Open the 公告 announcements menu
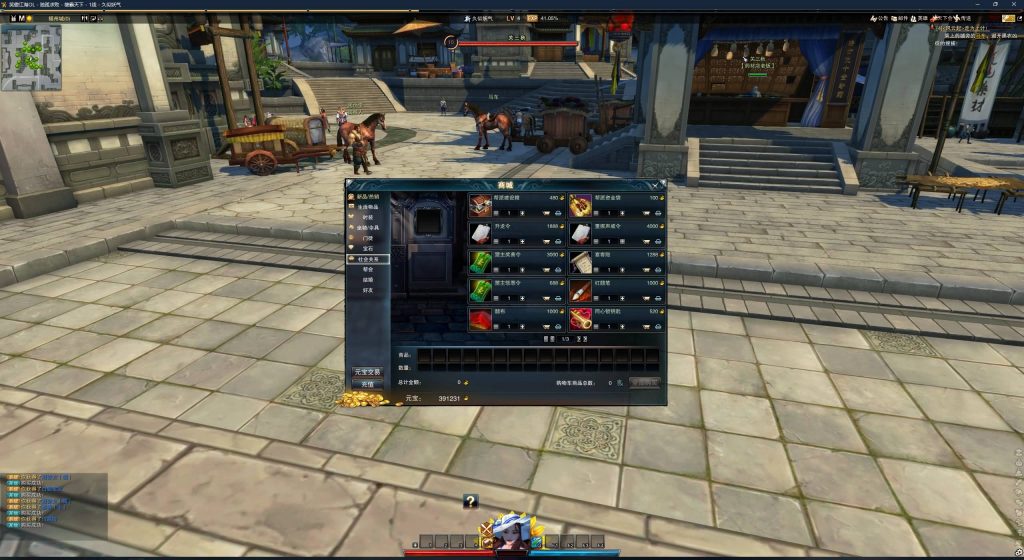Screen dimensions: 1024x560 877,18
